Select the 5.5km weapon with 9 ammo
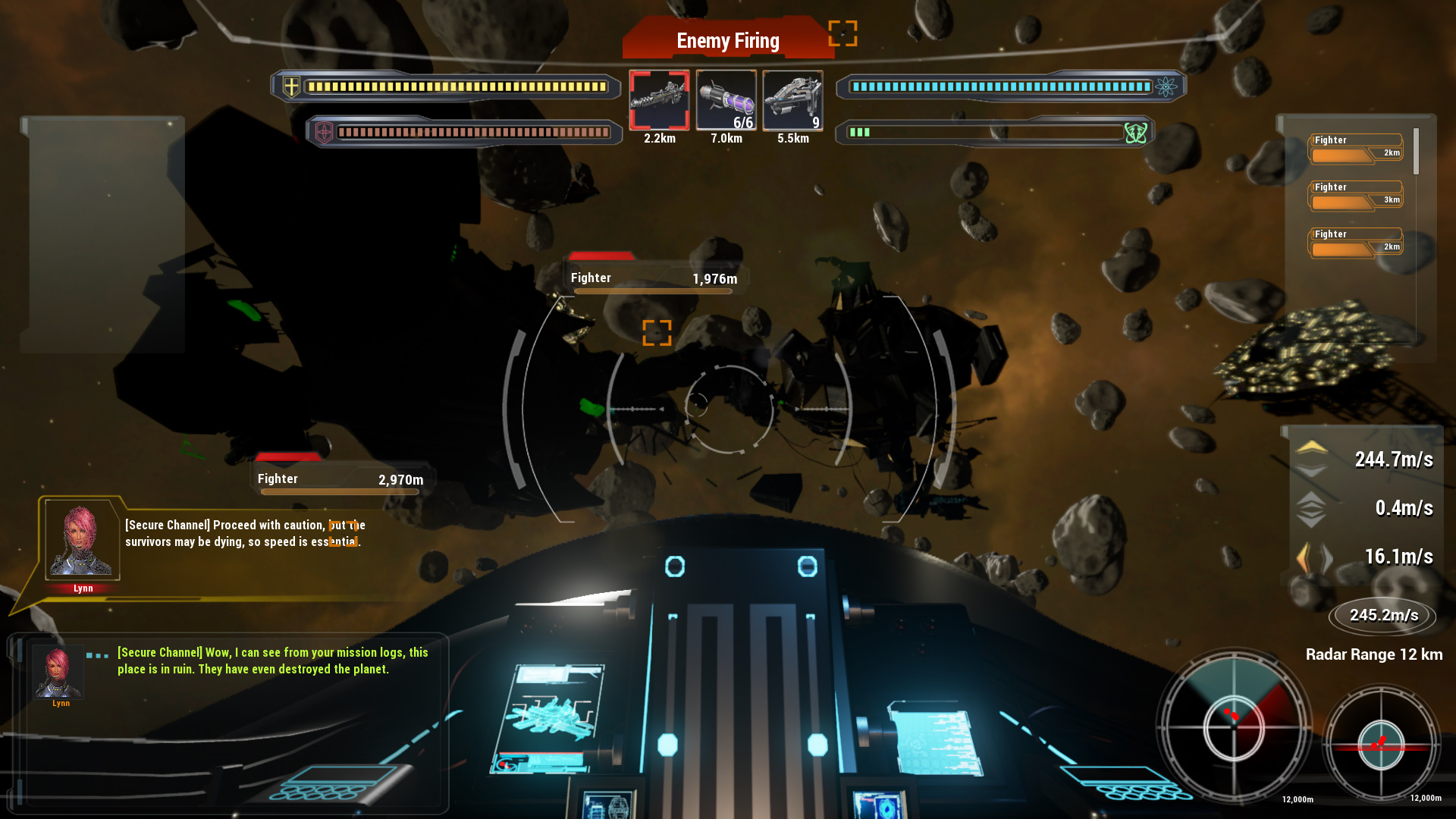 [792, 99]
